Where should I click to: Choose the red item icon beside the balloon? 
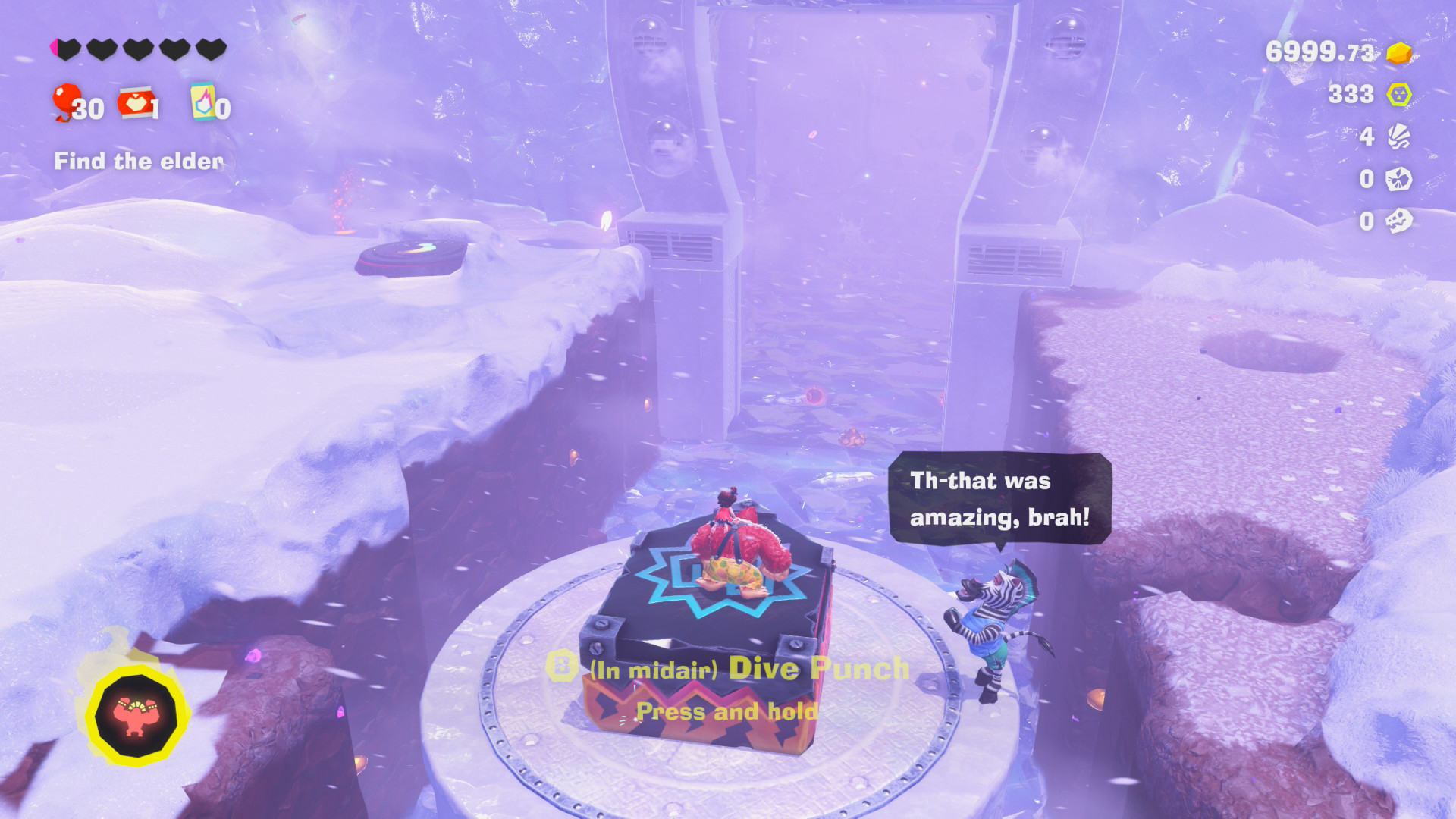point(136,102)
